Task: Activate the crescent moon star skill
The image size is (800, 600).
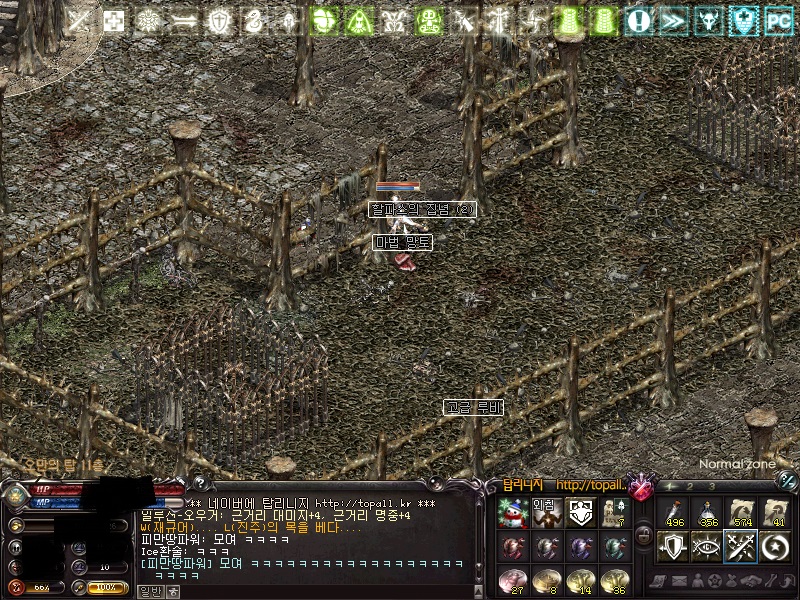Action: (x=774, y=546)
